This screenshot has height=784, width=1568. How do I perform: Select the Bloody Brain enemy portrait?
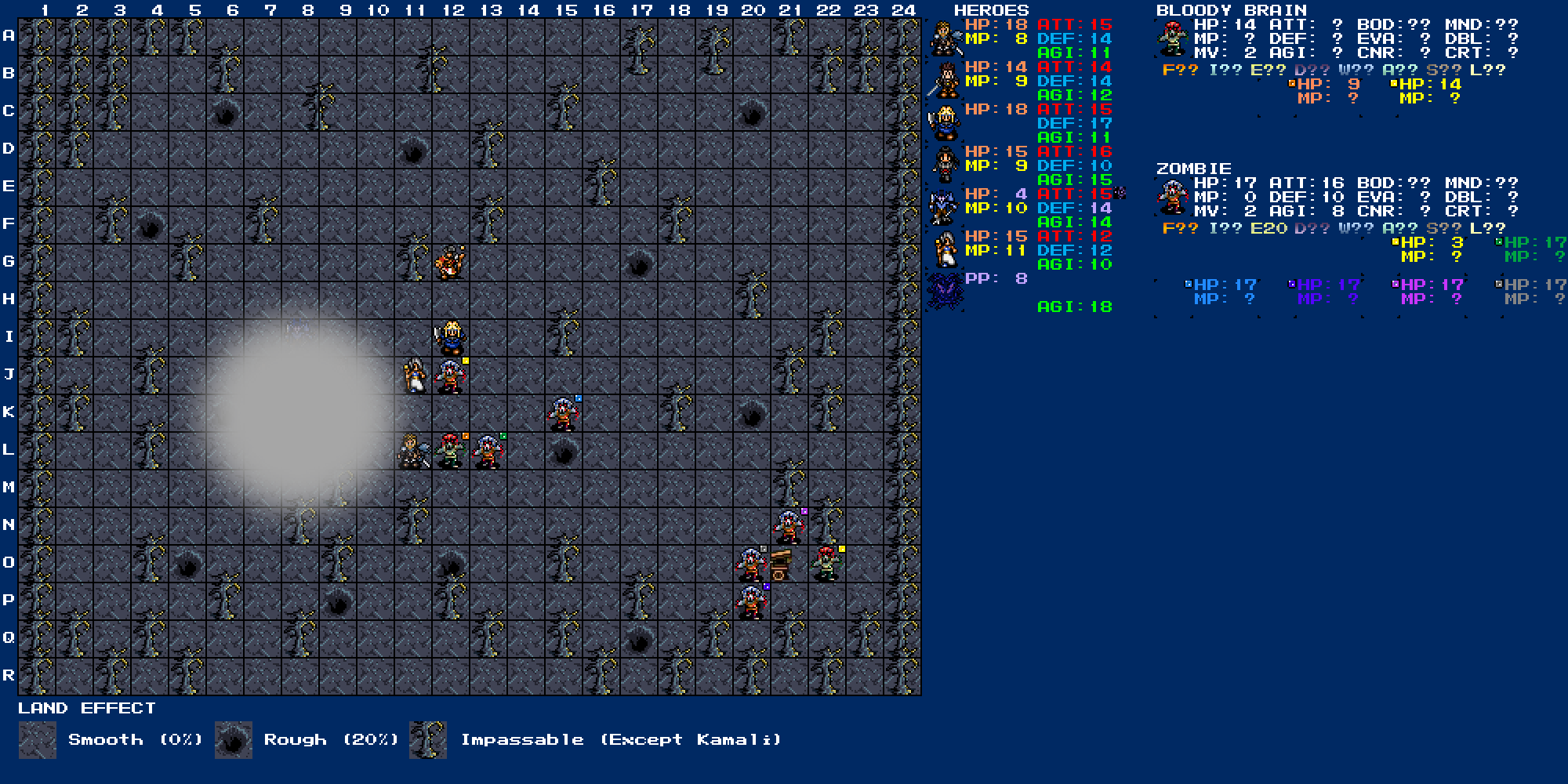coord(1173,38)
